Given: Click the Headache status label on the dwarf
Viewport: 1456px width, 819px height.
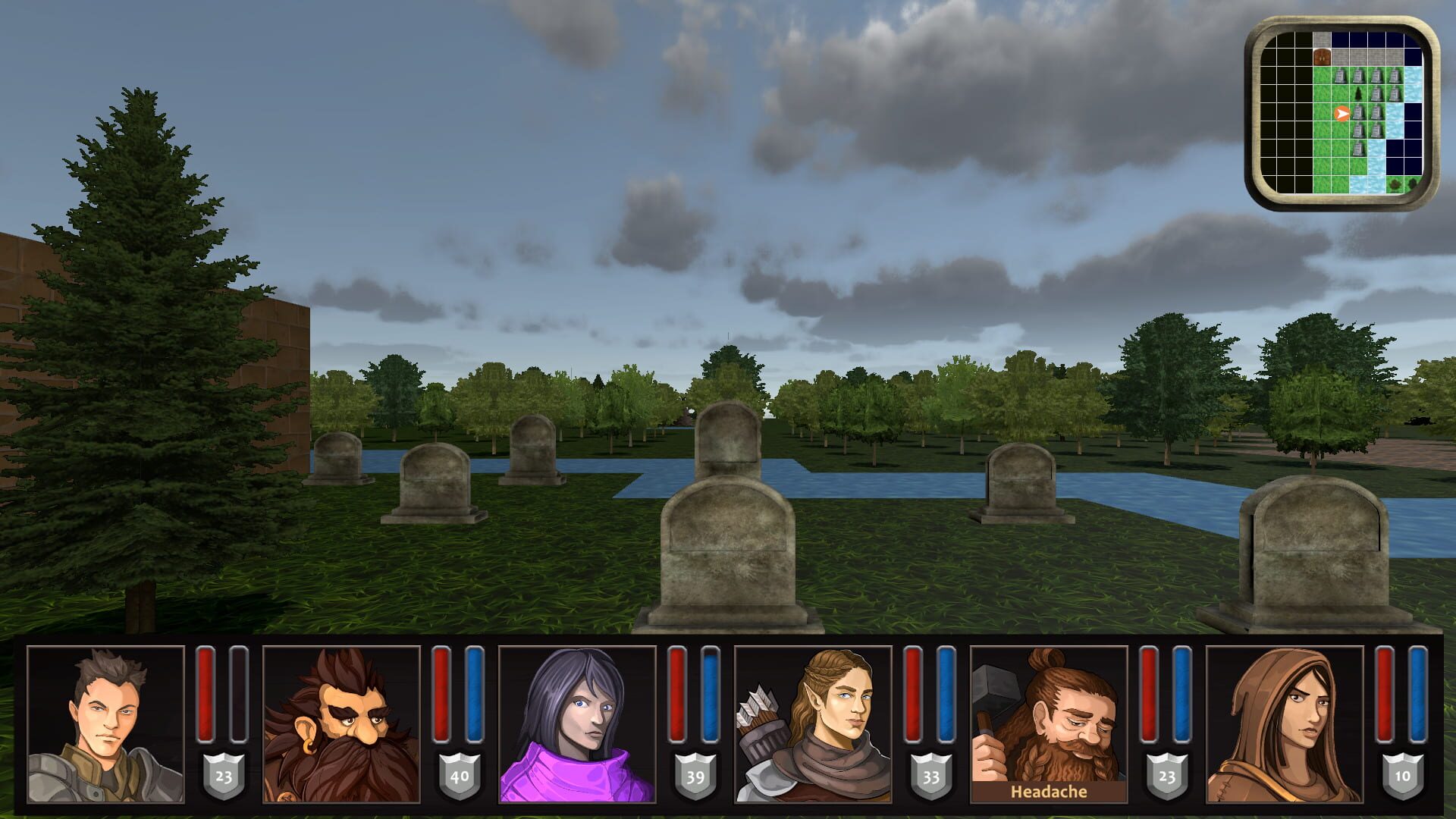Looking at the screenshot, I should pos(1050,792).
